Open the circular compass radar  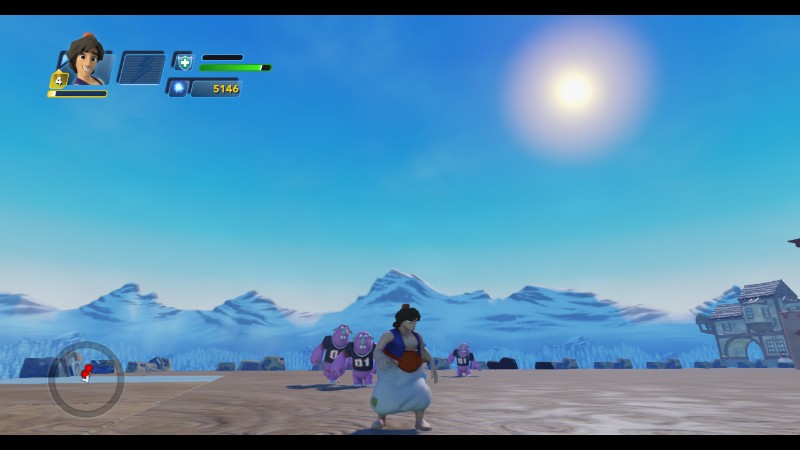86,378
